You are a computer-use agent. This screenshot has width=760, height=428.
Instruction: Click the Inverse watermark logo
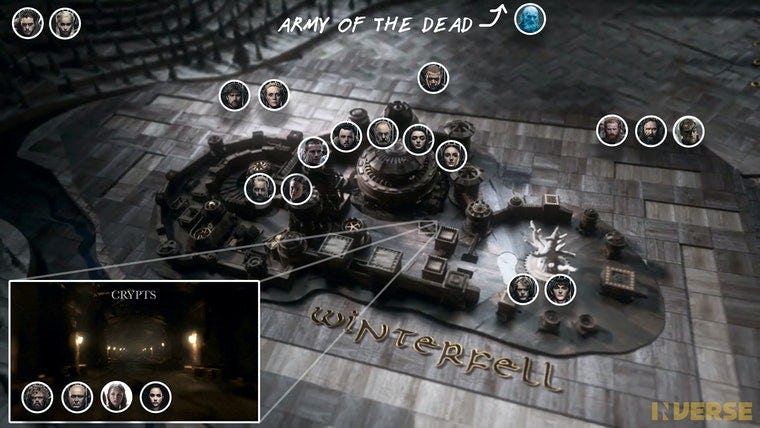click(x=702, y=410)
